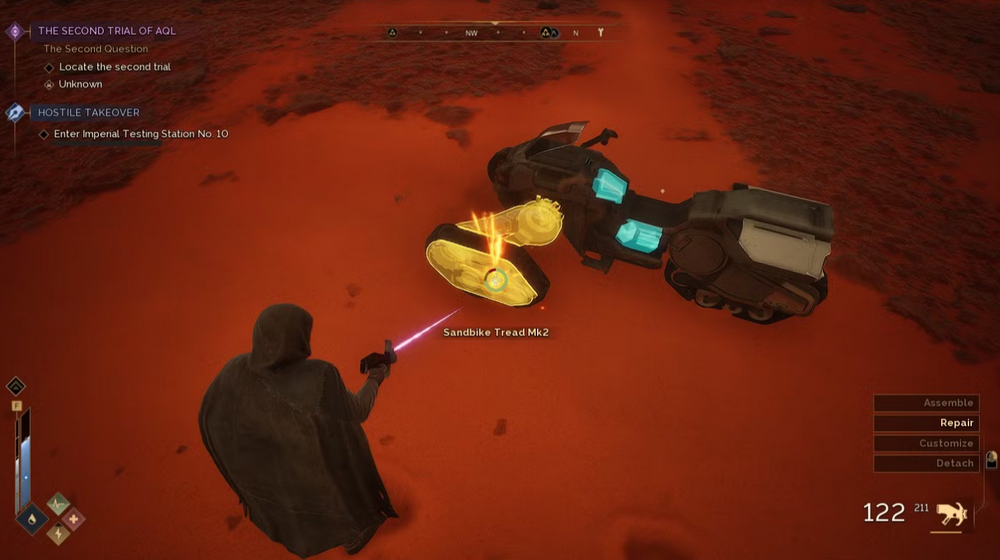1000x560 pixels.
Task: Choose the Repair tool mode
Action: tap(923, 423)
